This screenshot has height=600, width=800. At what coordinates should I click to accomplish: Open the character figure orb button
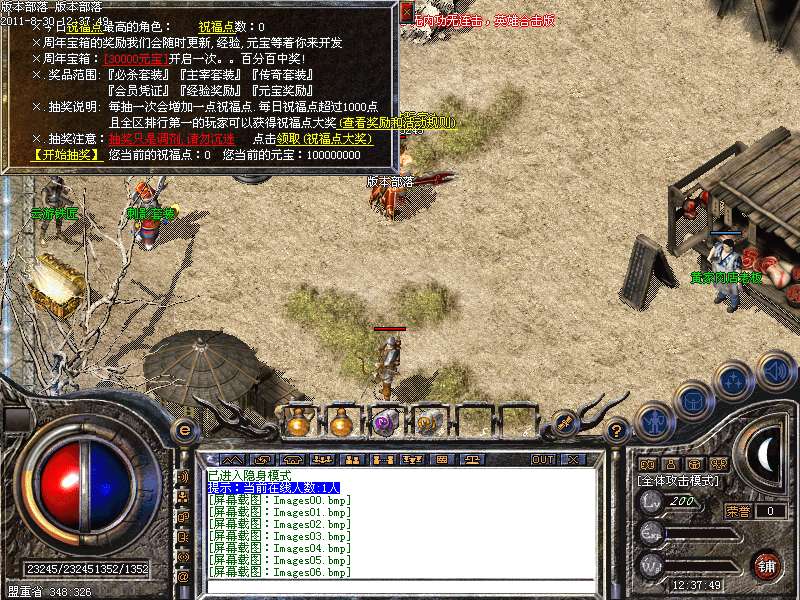point(653,420)
